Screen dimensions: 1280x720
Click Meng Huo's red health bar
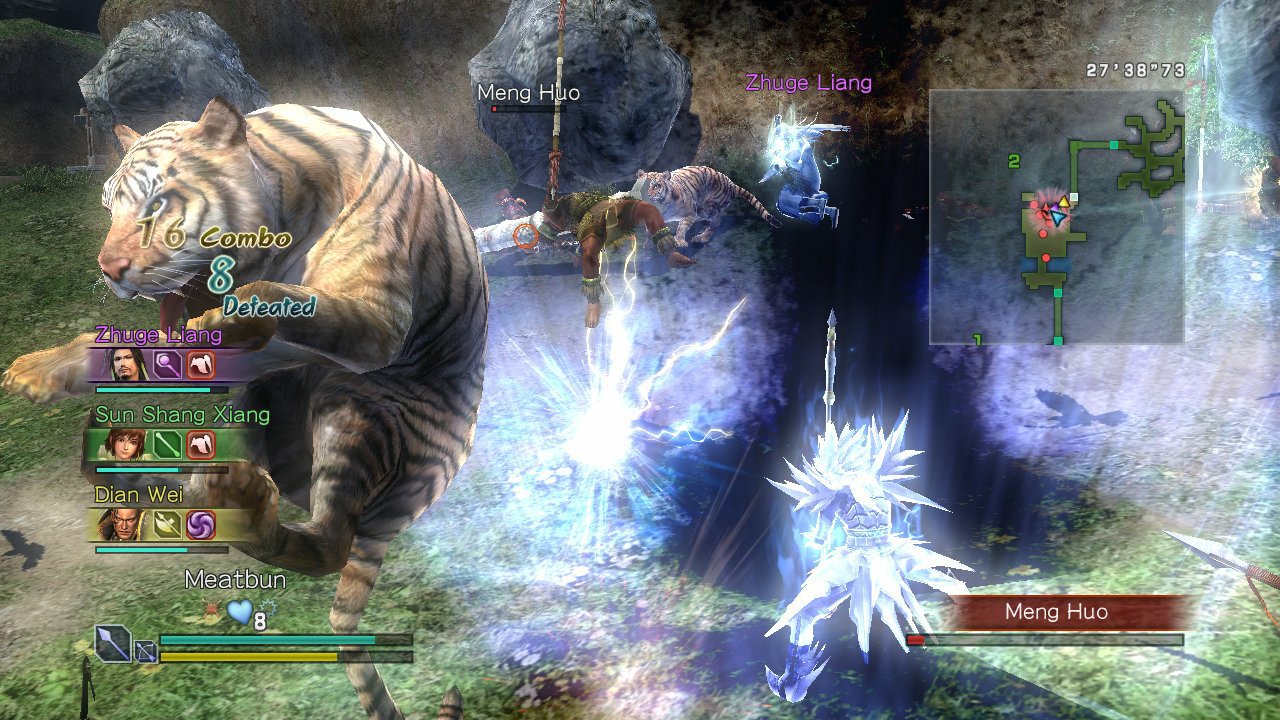pos(915,637)
